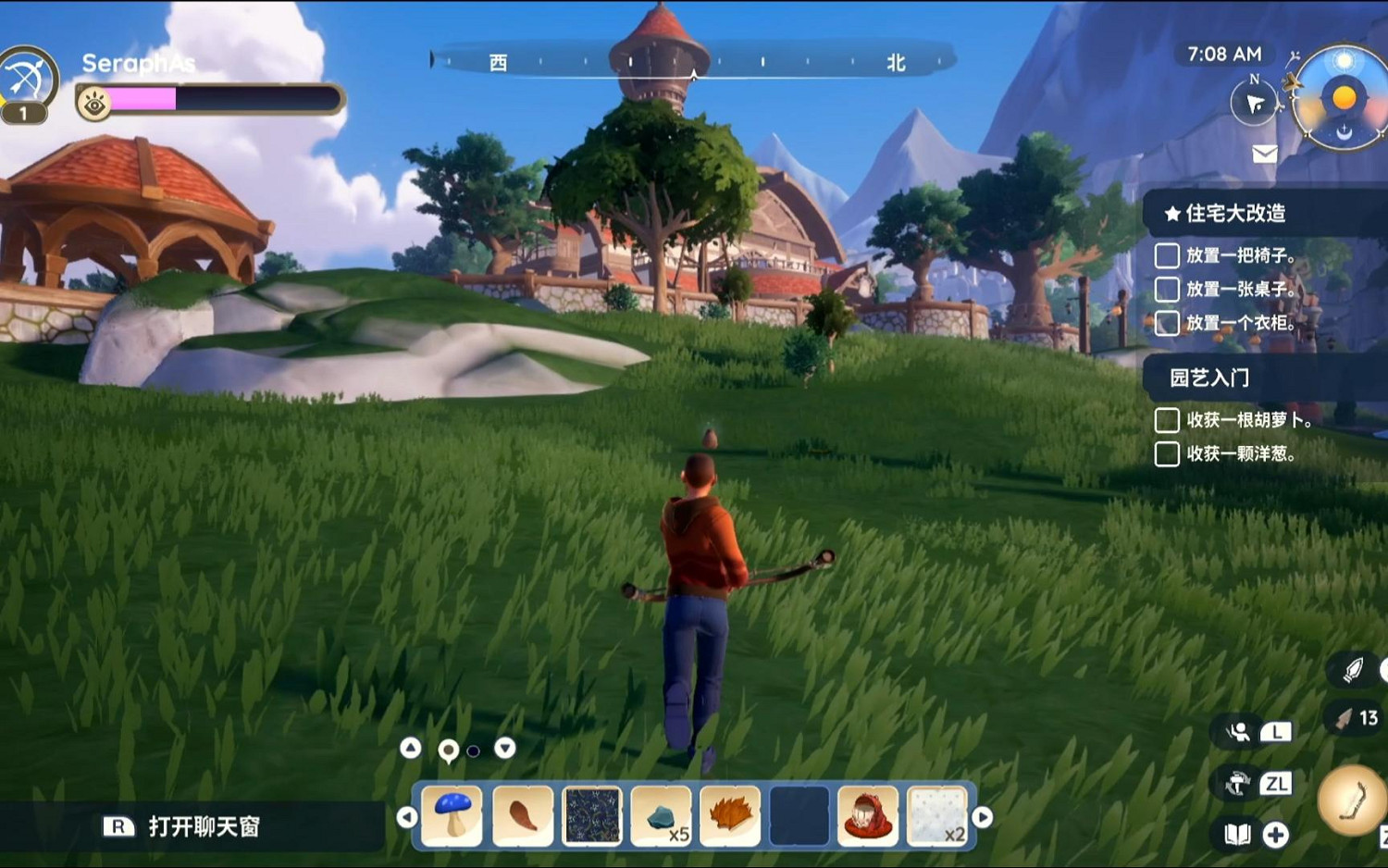1388x868 pixels.
Task: Check the 放置一把椅子 quest objective
Action: tap(1167, 255)
